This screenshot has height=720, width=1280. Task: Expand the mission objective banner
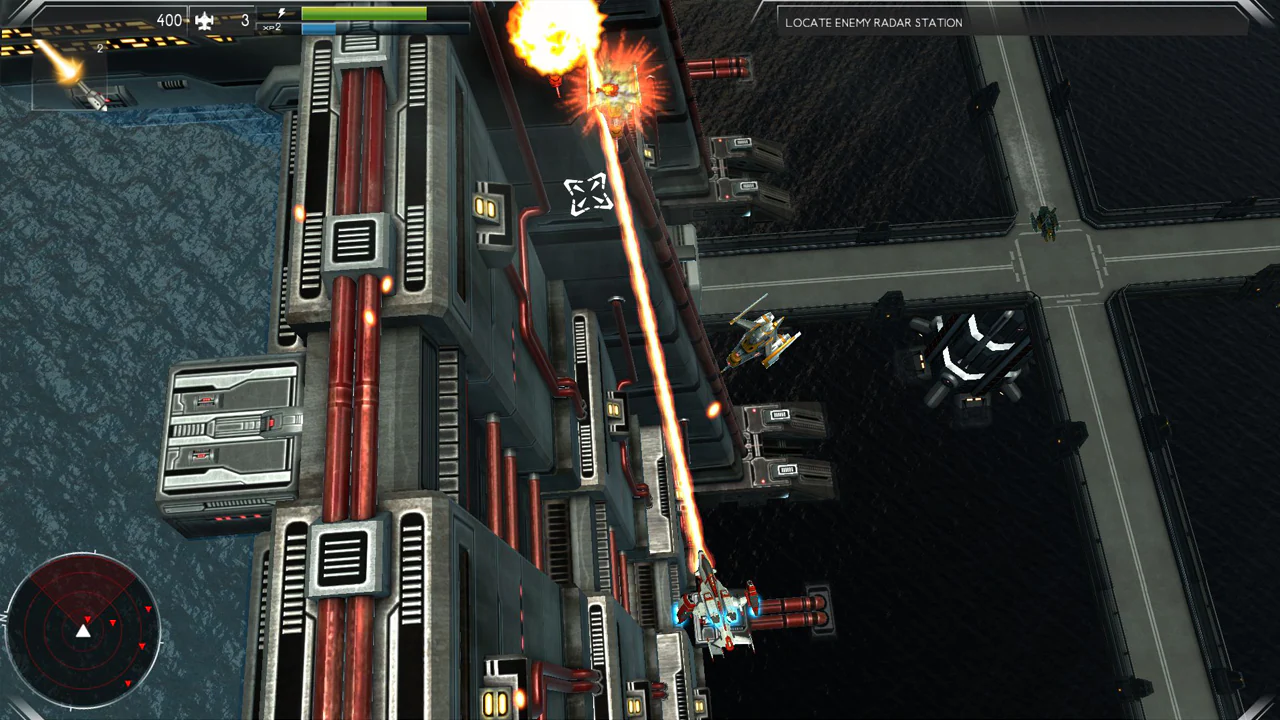[x=1015, y=22]
